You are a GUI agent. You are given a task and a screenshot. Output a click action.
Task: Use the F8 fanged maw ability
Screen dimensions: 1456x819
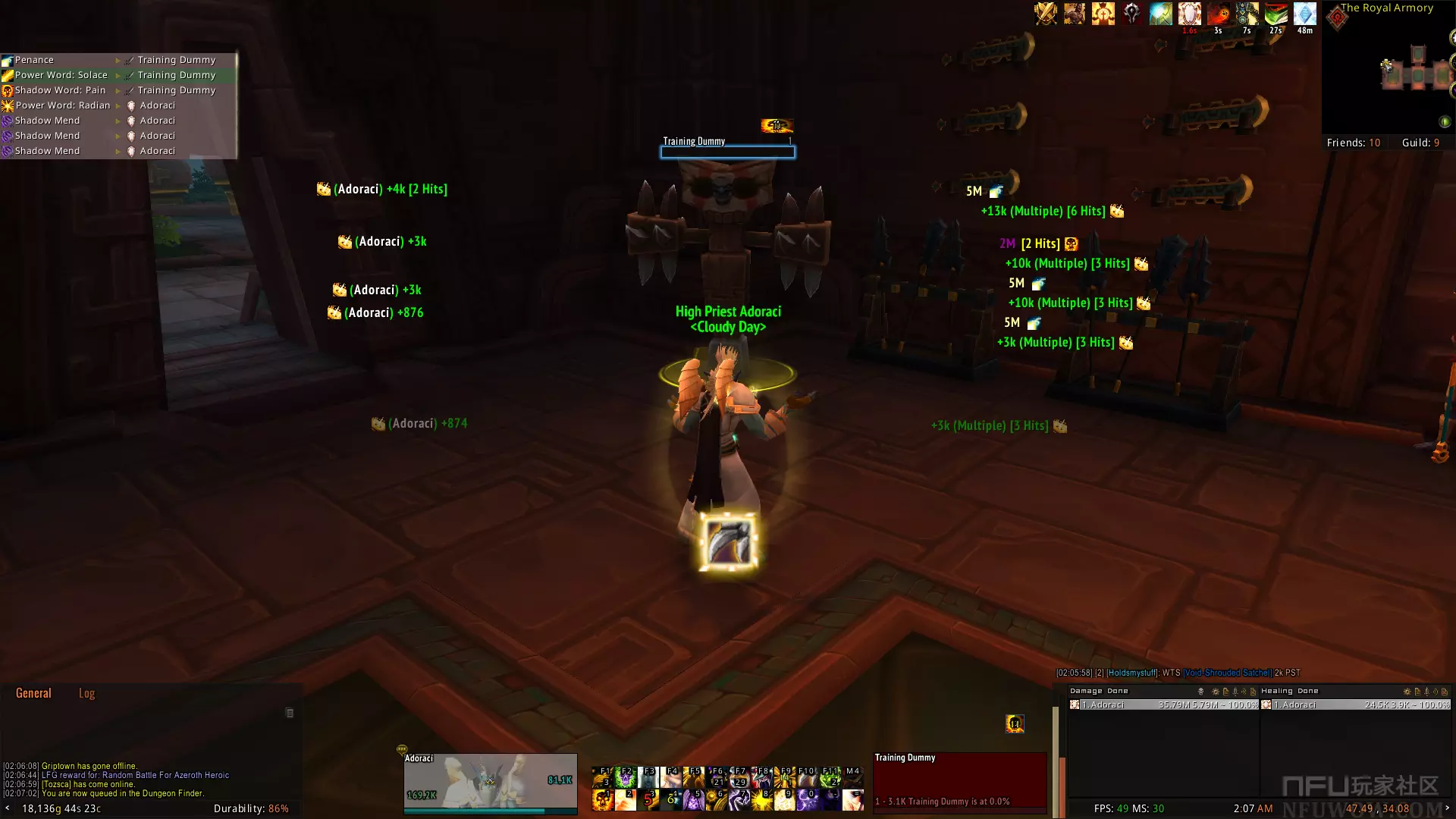click(x=761, y=777)
